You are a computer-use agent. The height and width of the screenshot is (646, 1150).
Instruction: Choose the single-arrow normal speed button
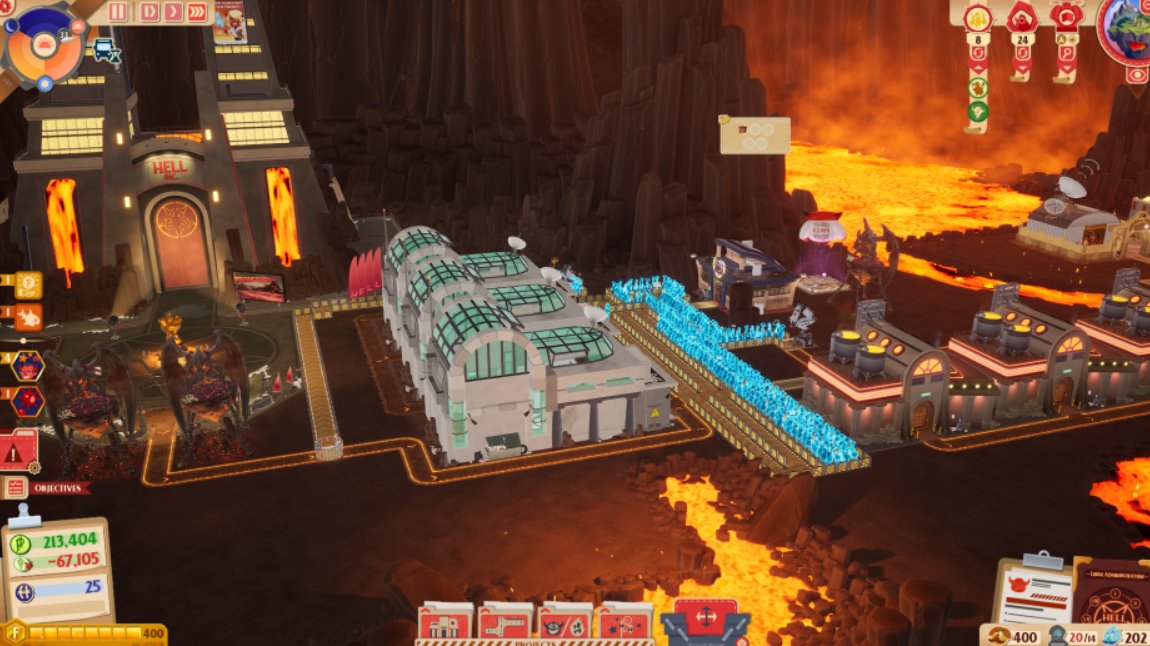[x=172, y=12]
